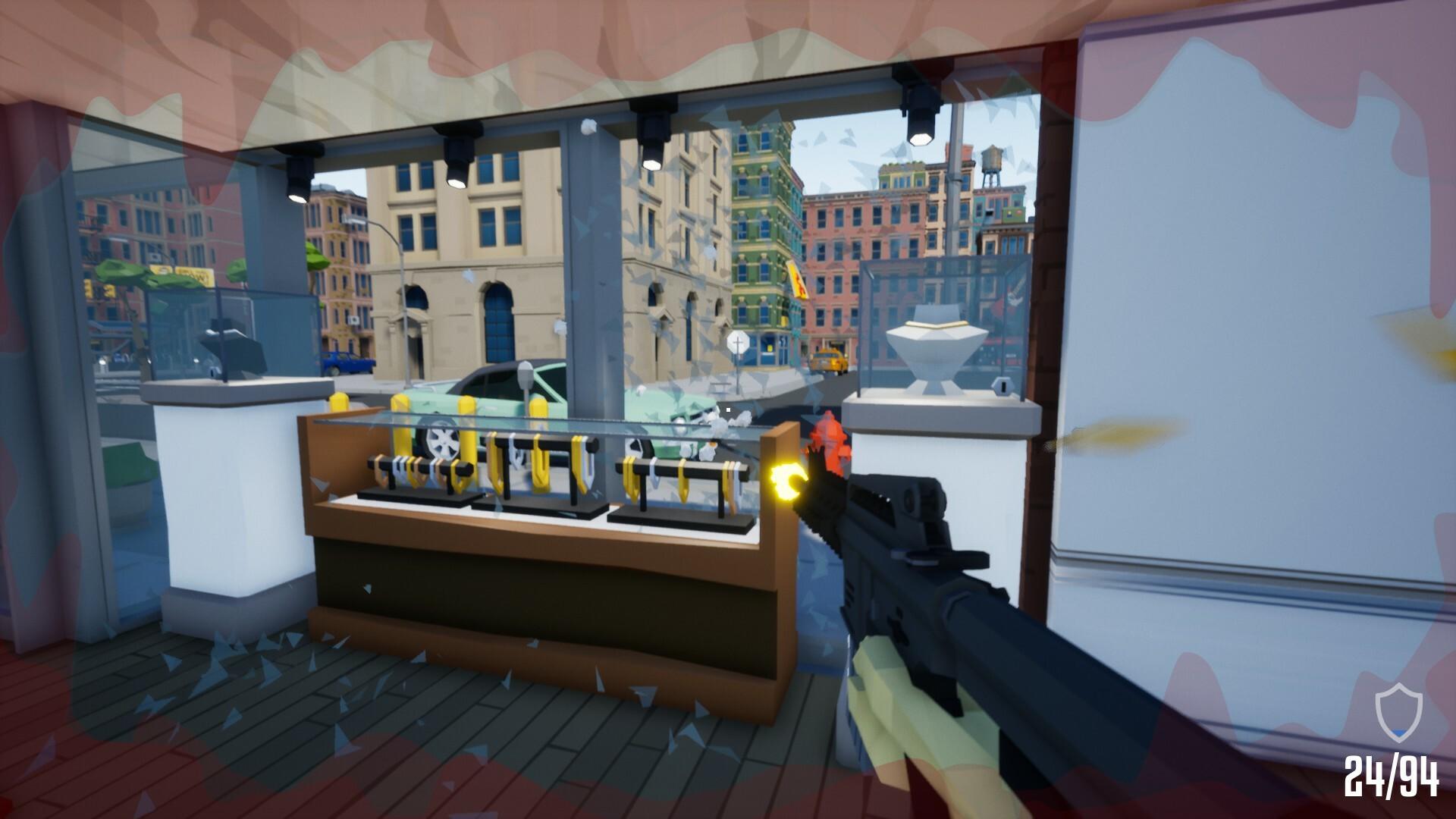
Task: Click the white crosshair at screen center
Action: pos(728,409)
